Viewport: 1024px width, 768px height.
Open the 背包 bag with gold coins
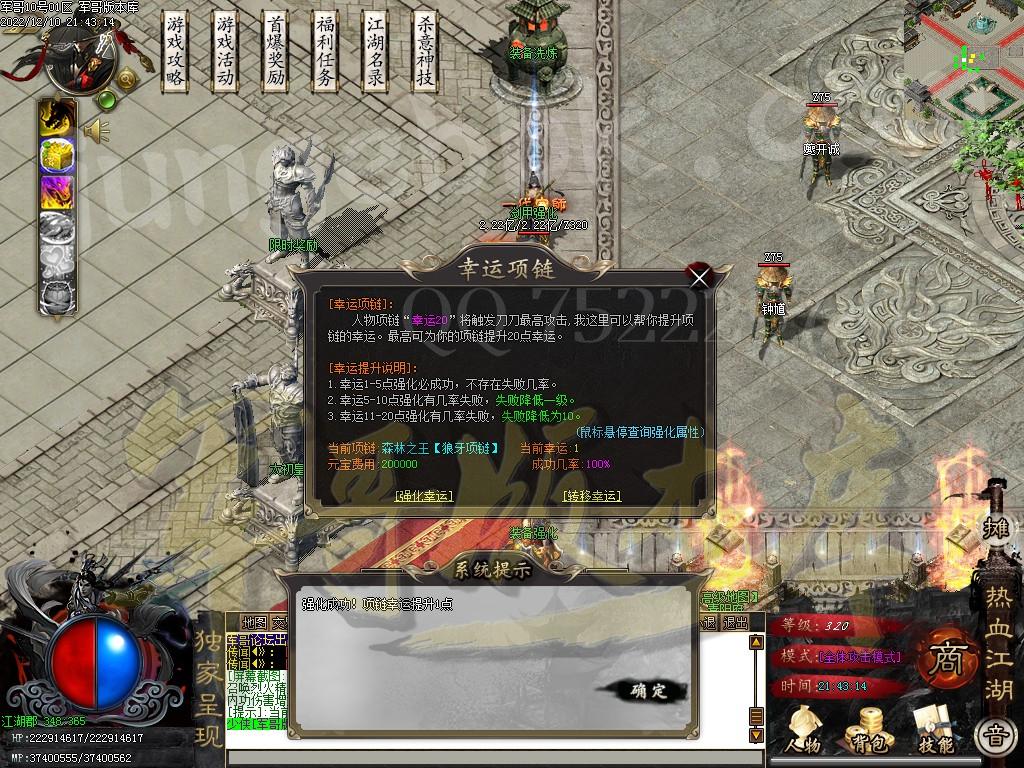(866, 730)
